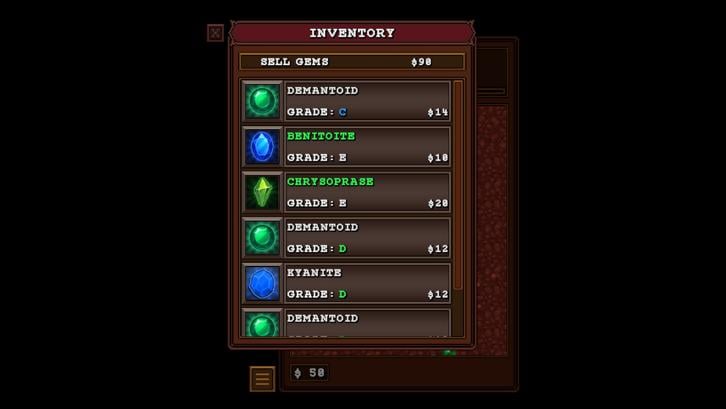The width and height of the screenshot is (726, 409).
Task: Select the Kyanite gem row
Action: pyautogui.click(x=346, y=283)
